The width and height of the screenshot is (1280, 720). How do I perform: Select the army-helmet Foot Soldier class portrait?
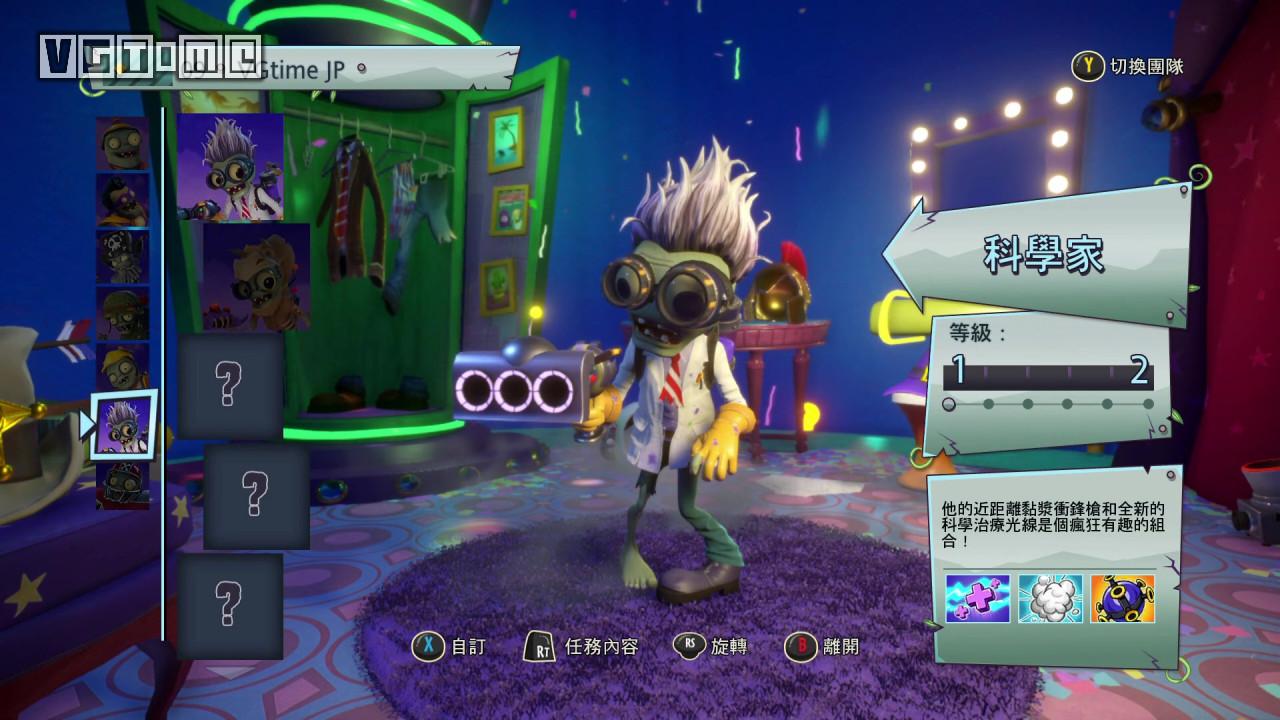pyautogui.click(x=122, y=313)
